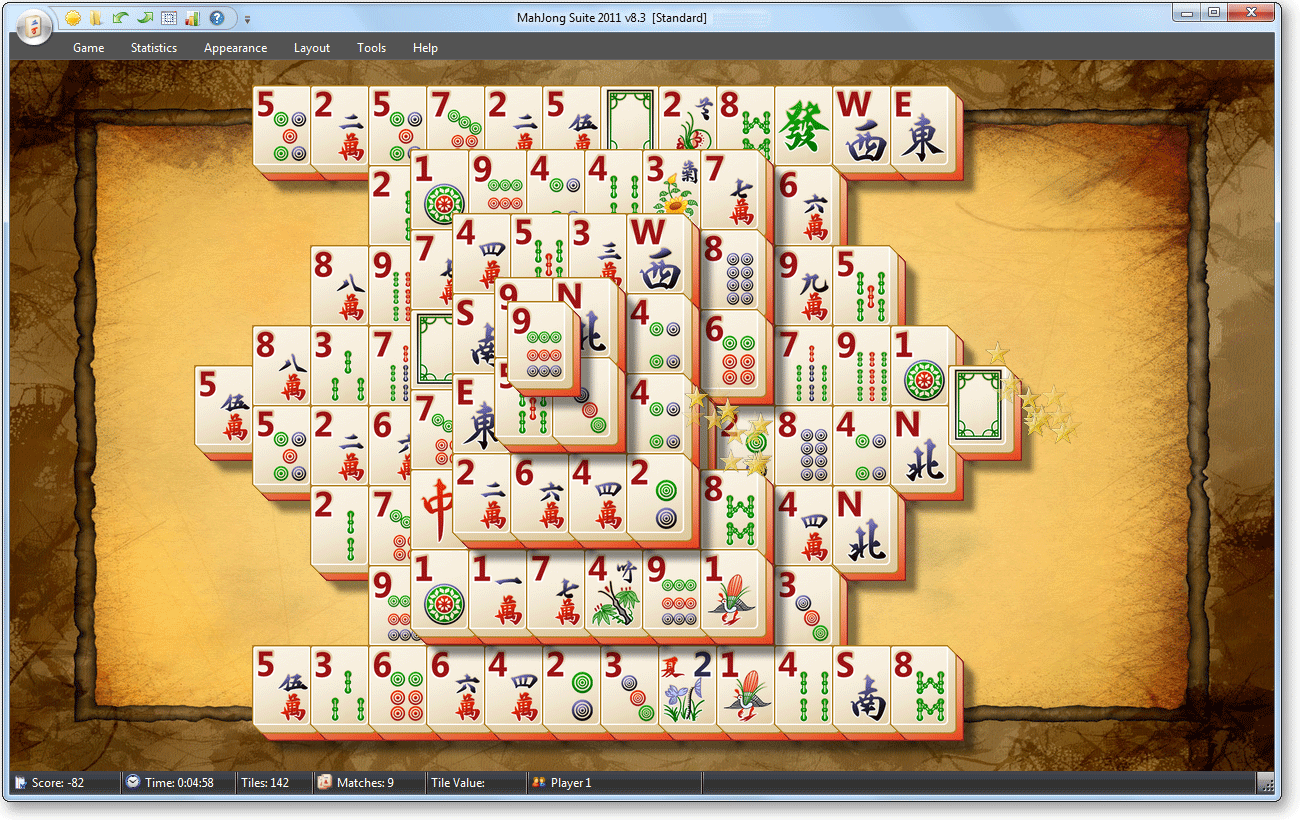
Task: Open the Help menu
Action: point(425,48)
